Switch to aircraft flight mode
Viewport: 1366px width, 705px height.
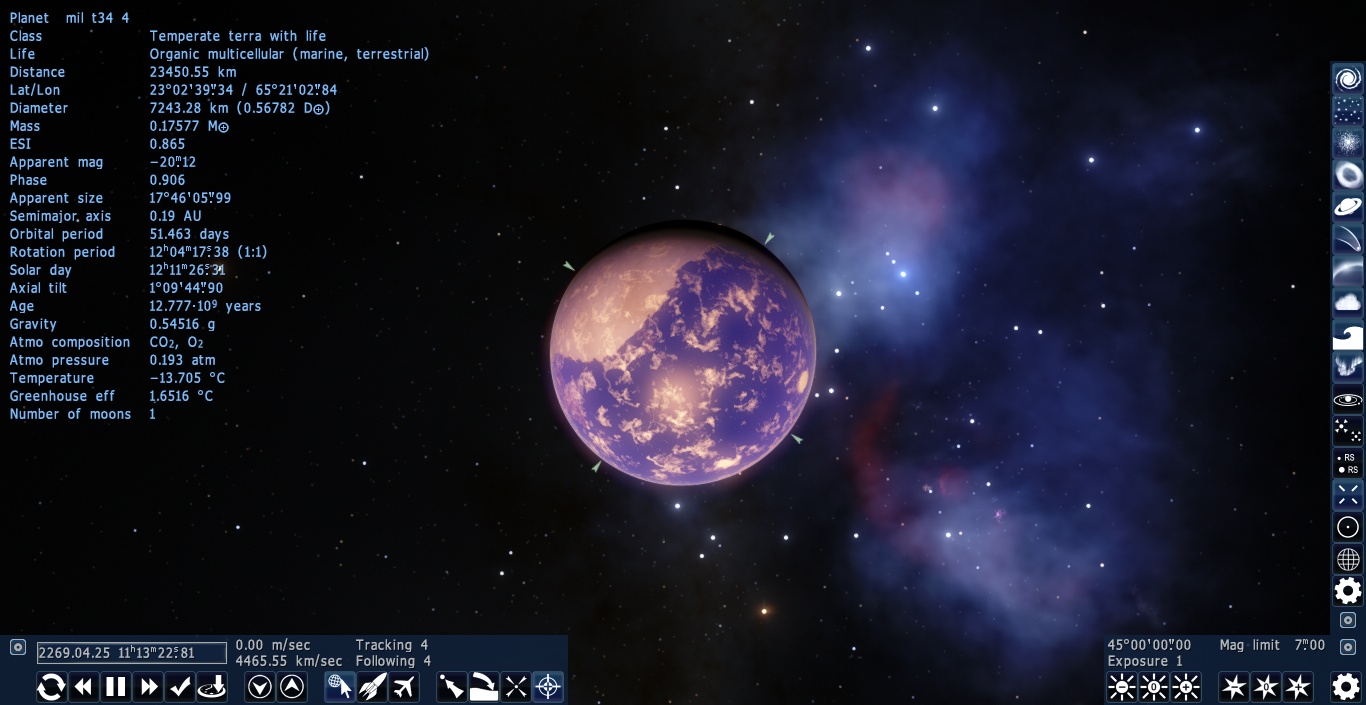(x=404, y=687)
